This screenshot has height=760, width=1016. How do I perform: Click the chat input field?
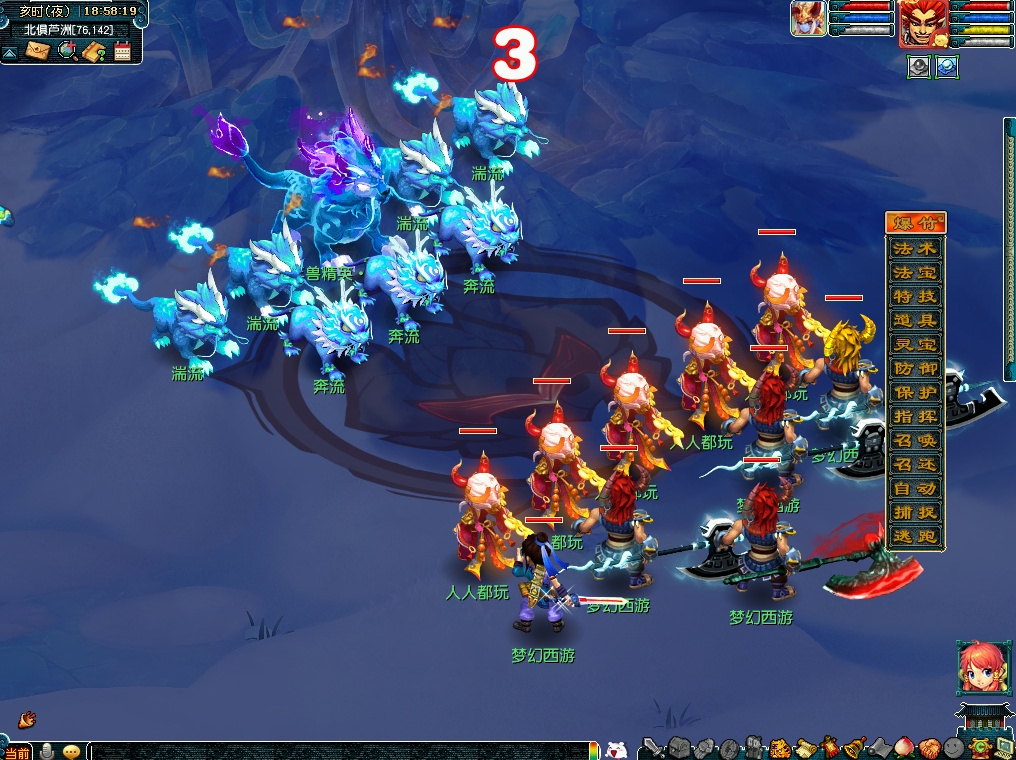tap(340, 751)
